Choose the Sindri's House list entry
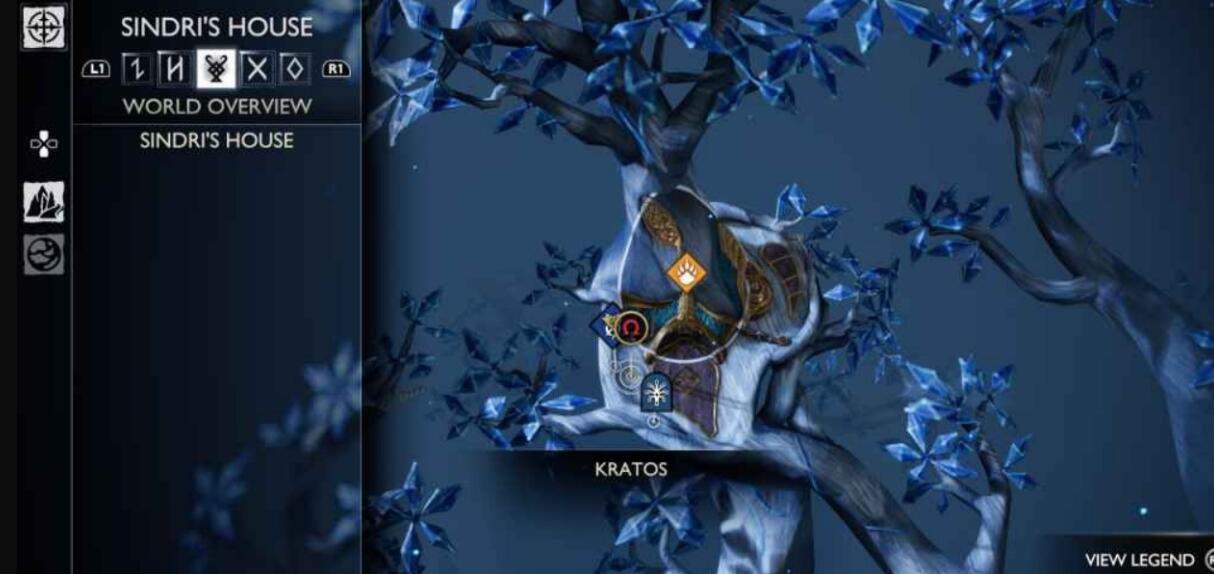This screenshot has height=574, width=1214. point(217,141)
